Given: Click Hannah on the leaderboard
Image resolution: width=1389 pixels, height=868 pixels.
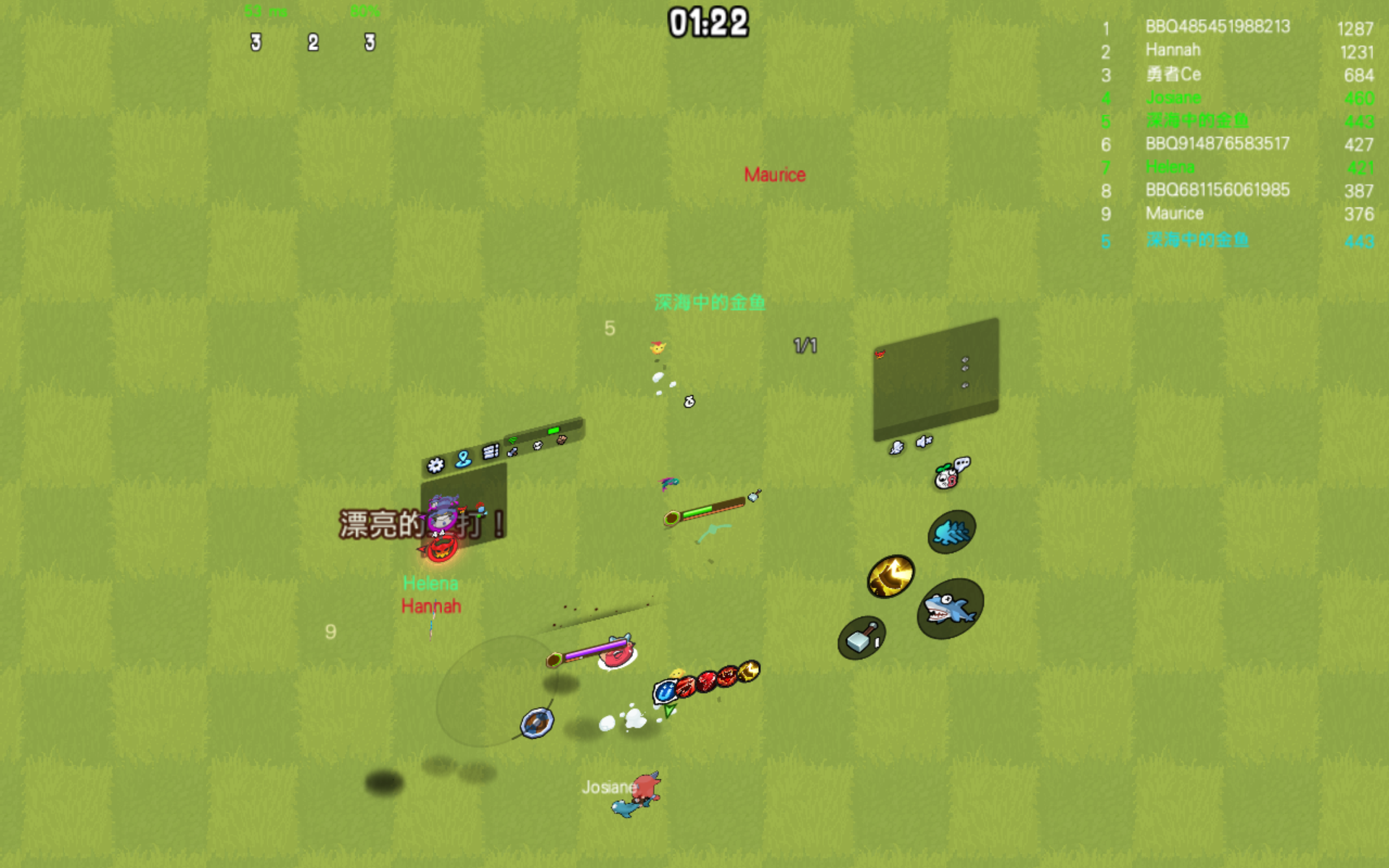Looking at the screenshot, I should [1172, 50].
